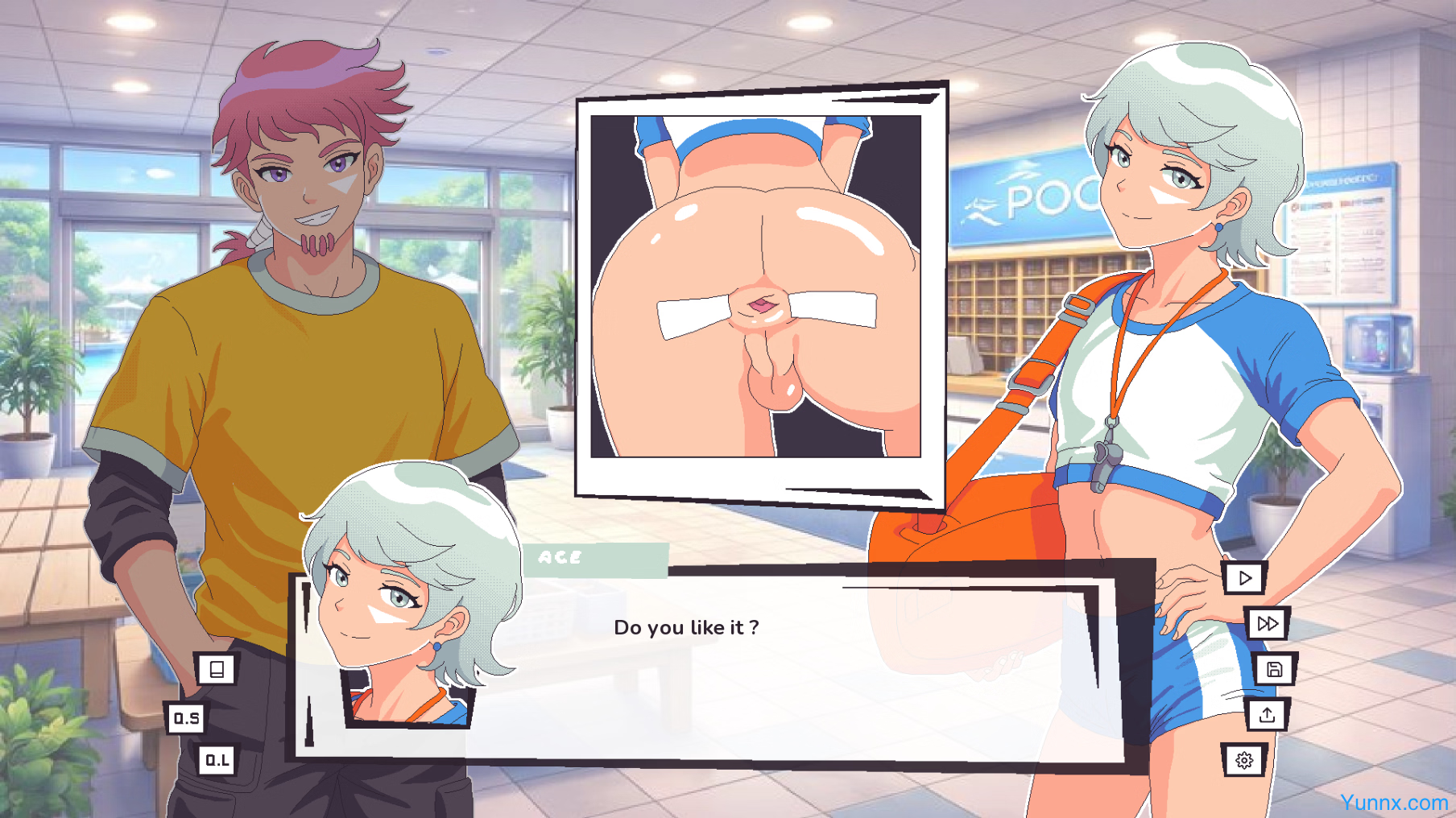Open the save menu via floppy disk icon
Viewport: 1456px width, 818px height.
(1274, 669)
